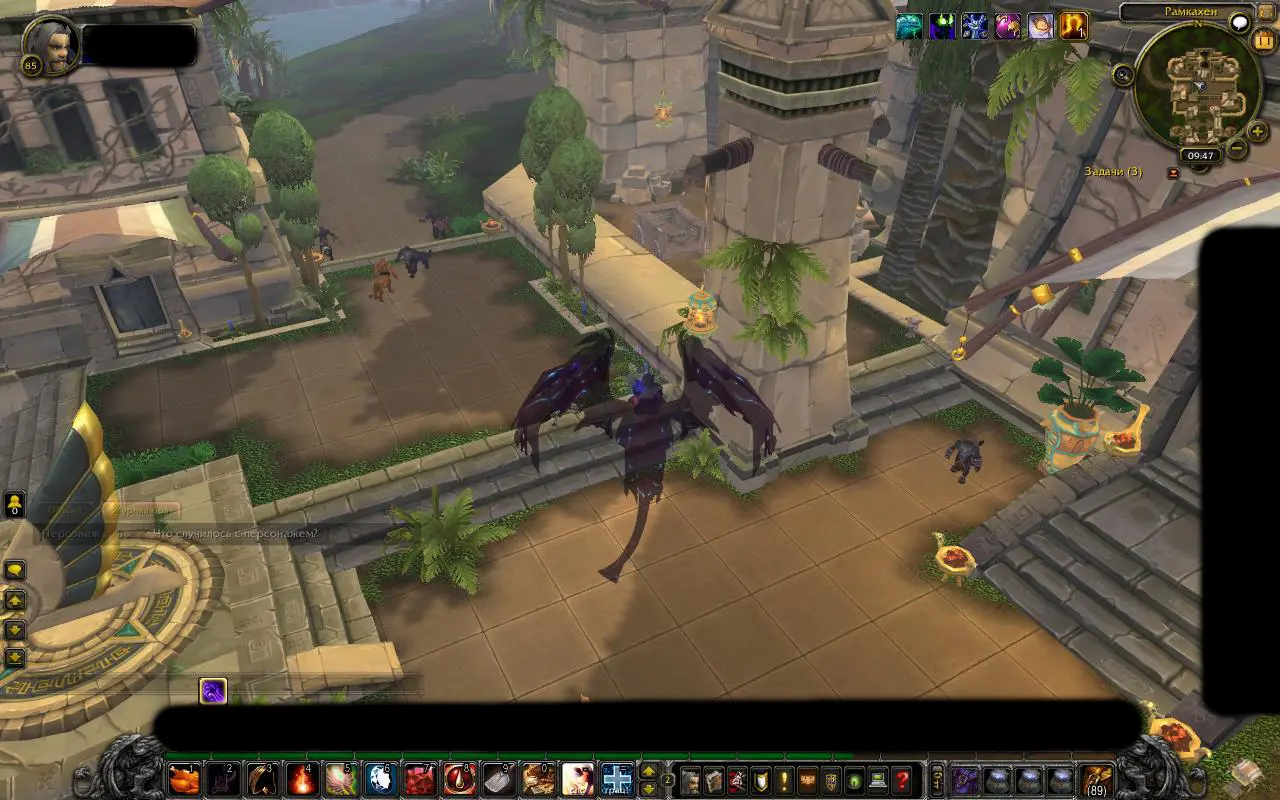Open the spellbook micro button
The height and width of the screenshot is (800, 1280).
pyautogui.click(x=713, y=780)
